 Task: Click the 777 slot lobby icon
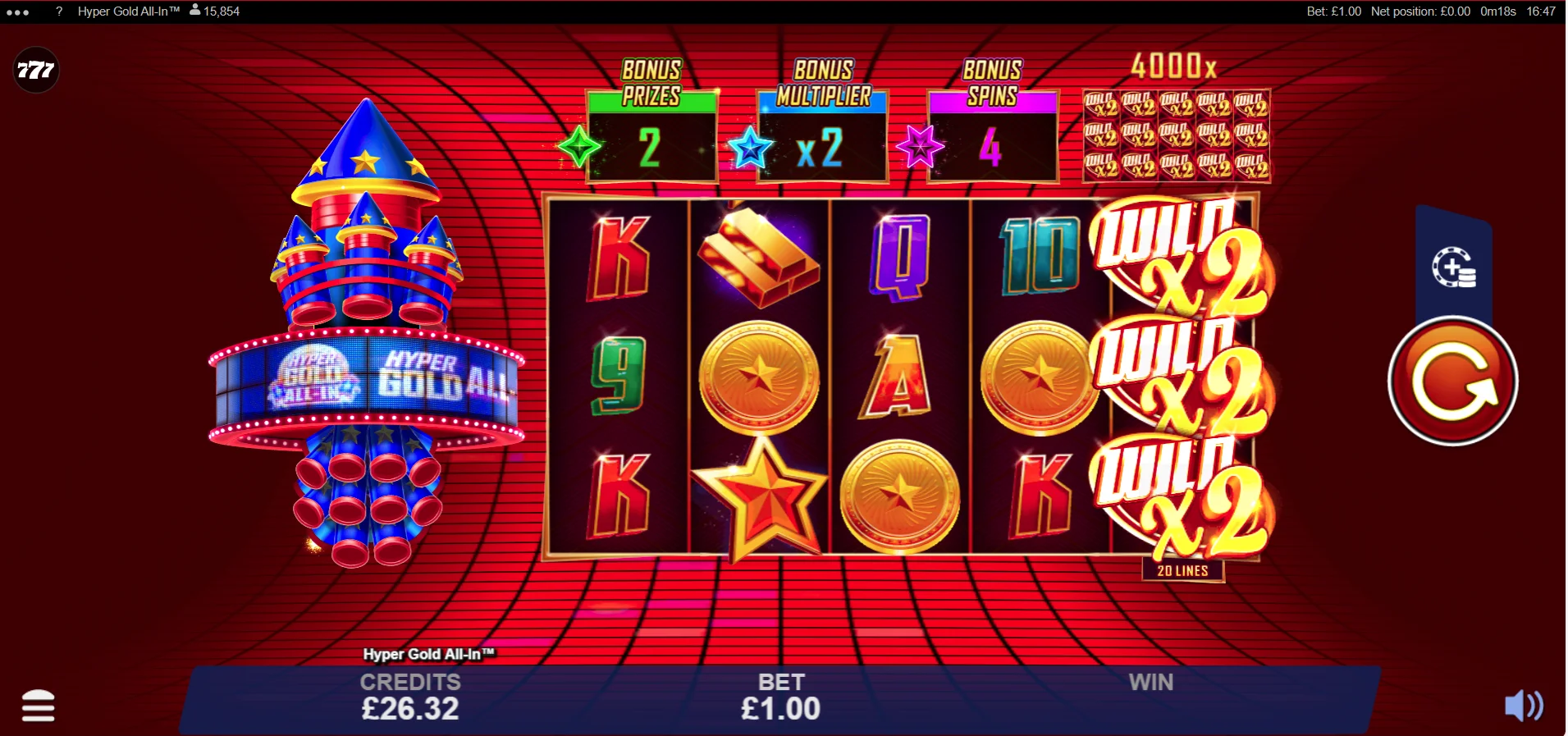(36, 70)
